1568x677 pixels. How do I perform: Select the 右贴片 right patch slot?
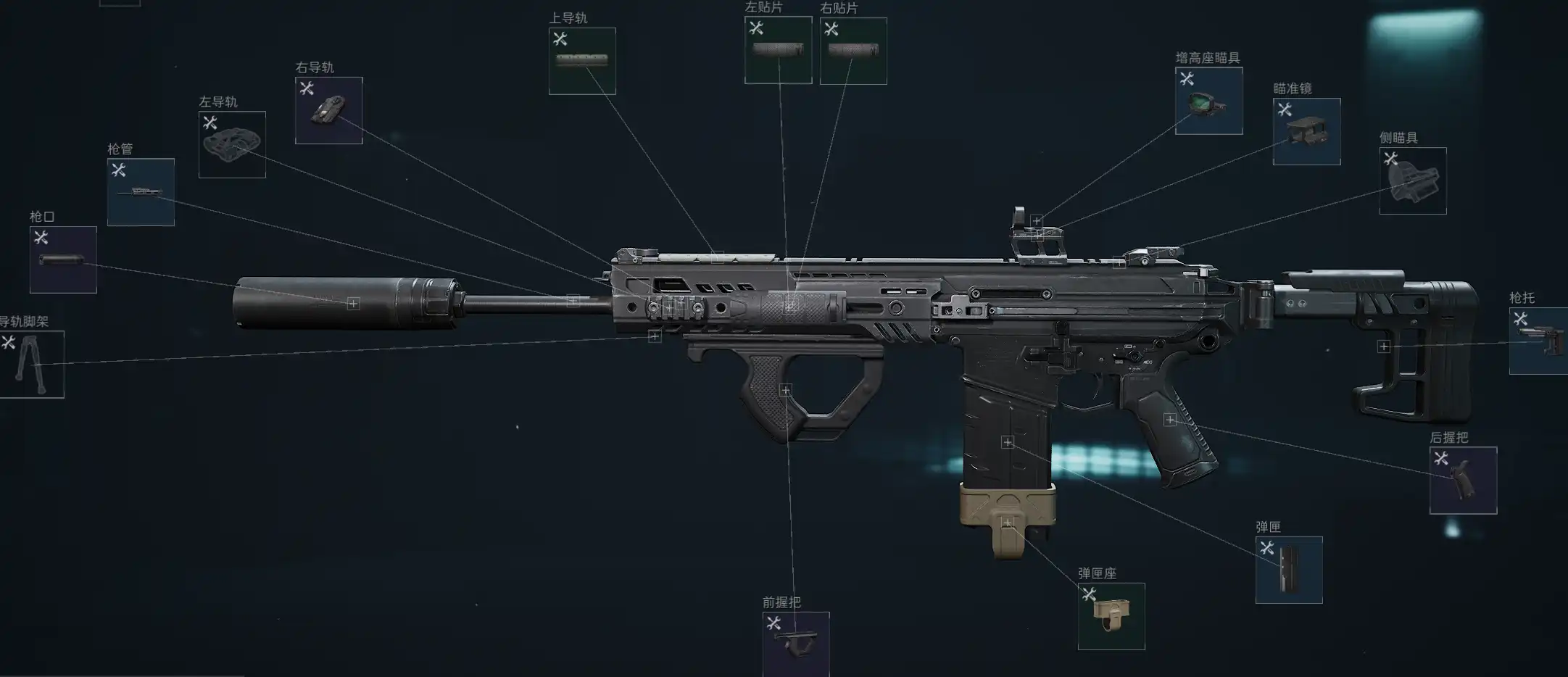coord(853,51)
